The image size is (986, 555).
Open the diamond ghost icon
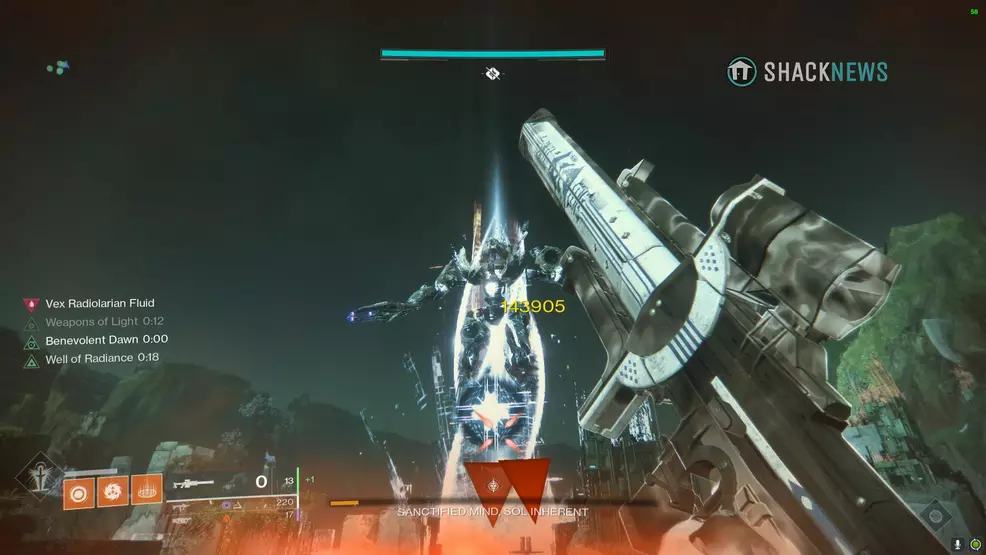click(934, 517)
